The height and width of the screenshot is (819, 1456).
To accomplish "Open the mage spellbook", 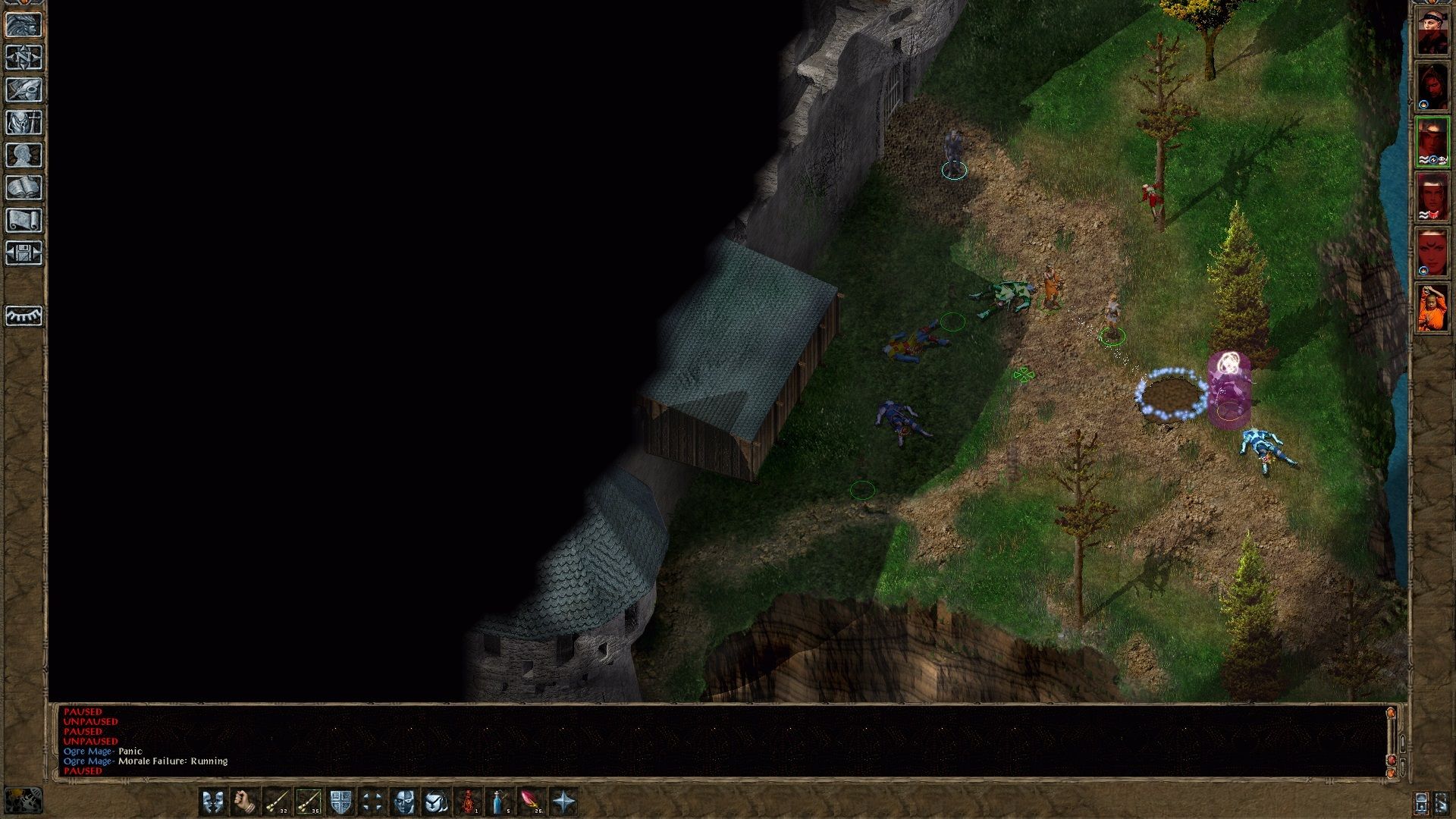I will pos(24,188).
